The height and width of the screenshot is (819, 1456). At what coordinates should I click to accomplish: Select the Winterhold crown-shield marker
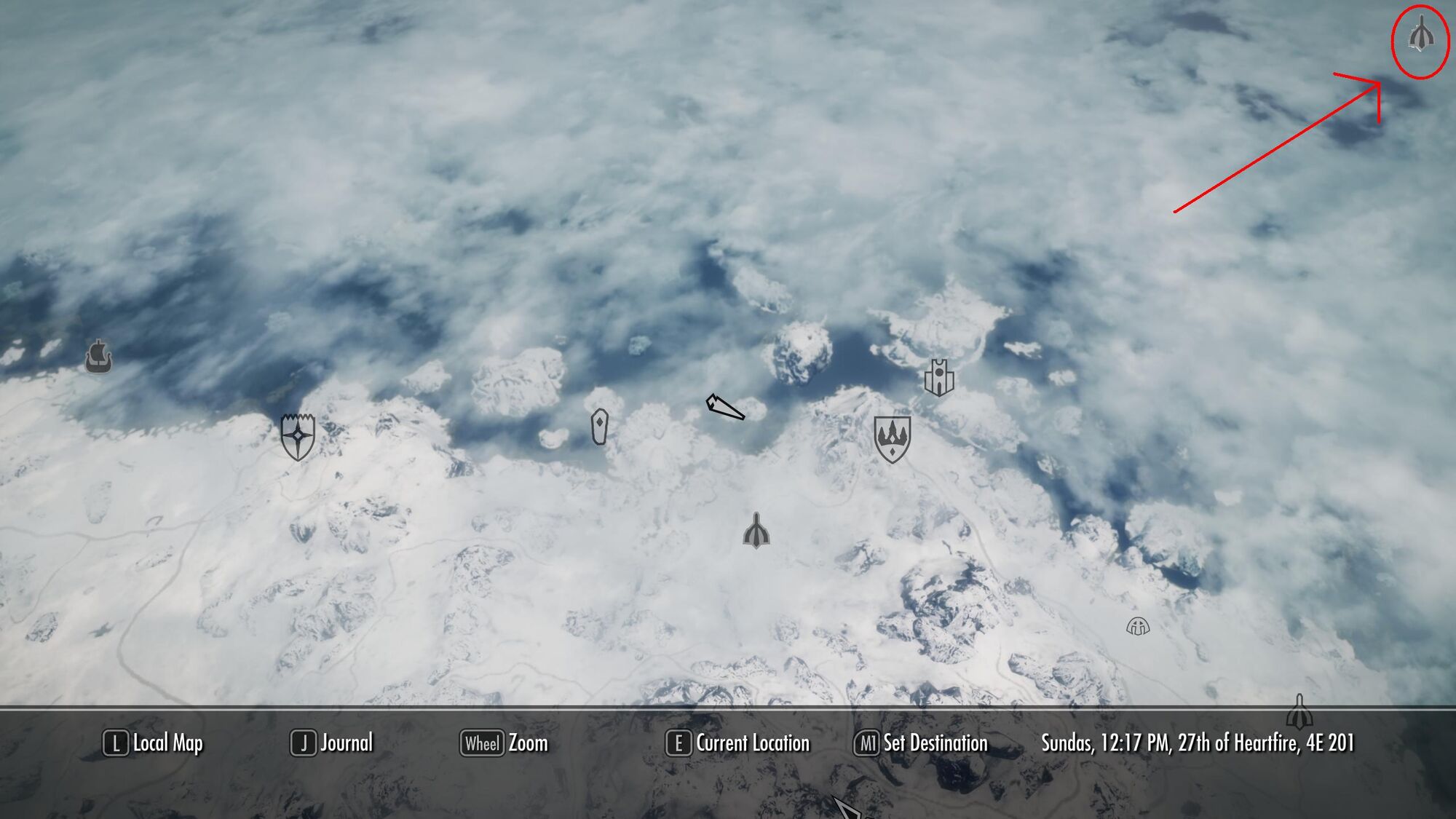(892, 439)
